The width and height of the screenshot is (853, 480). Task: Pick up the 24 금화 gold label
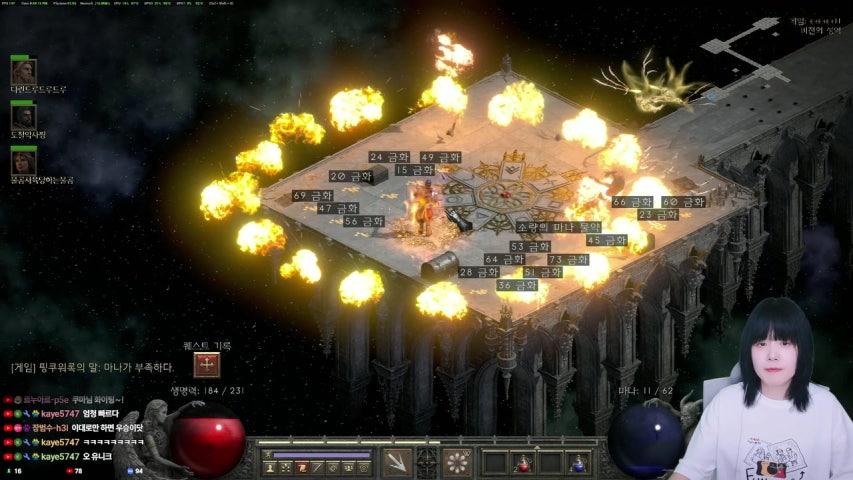tap(389, 157)
